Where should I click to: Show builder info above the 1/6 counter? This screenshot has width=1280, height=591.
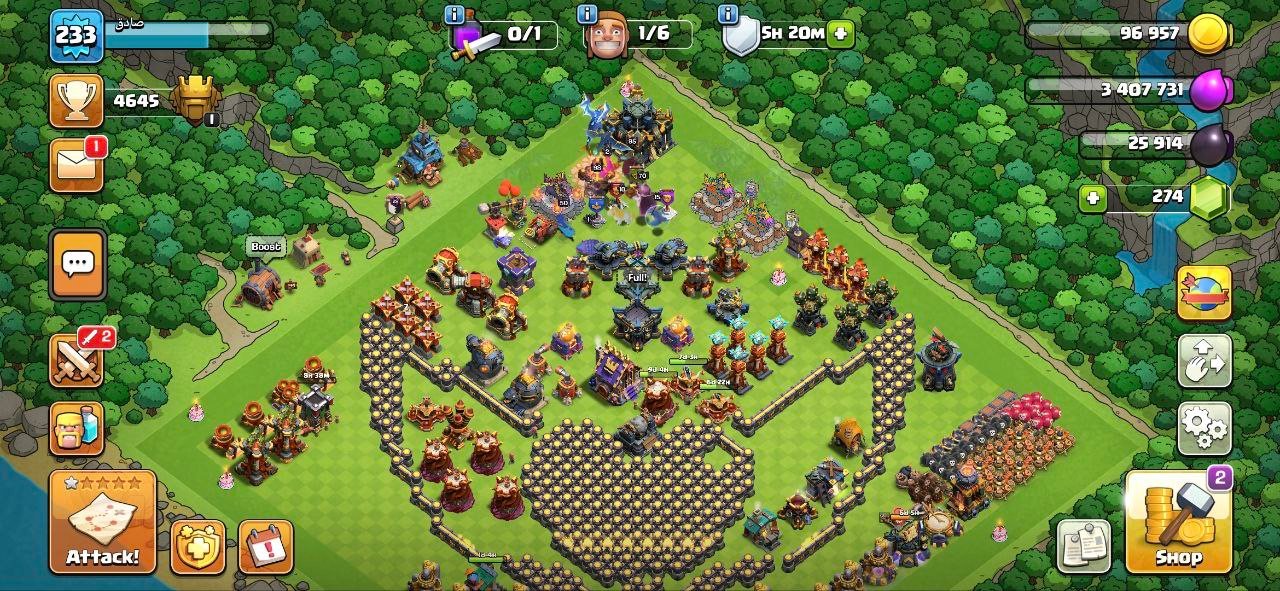click(x=588, y=14)
